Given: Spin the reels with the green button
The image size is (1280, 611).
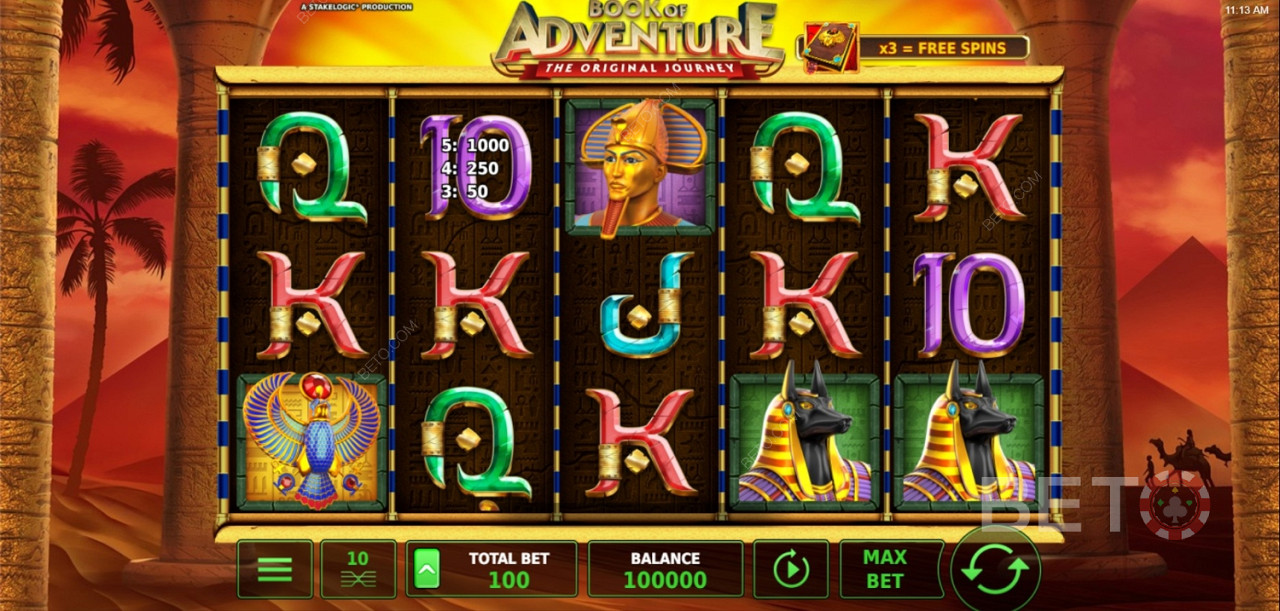Looking at the screenshot, I should tap(995, 570).
